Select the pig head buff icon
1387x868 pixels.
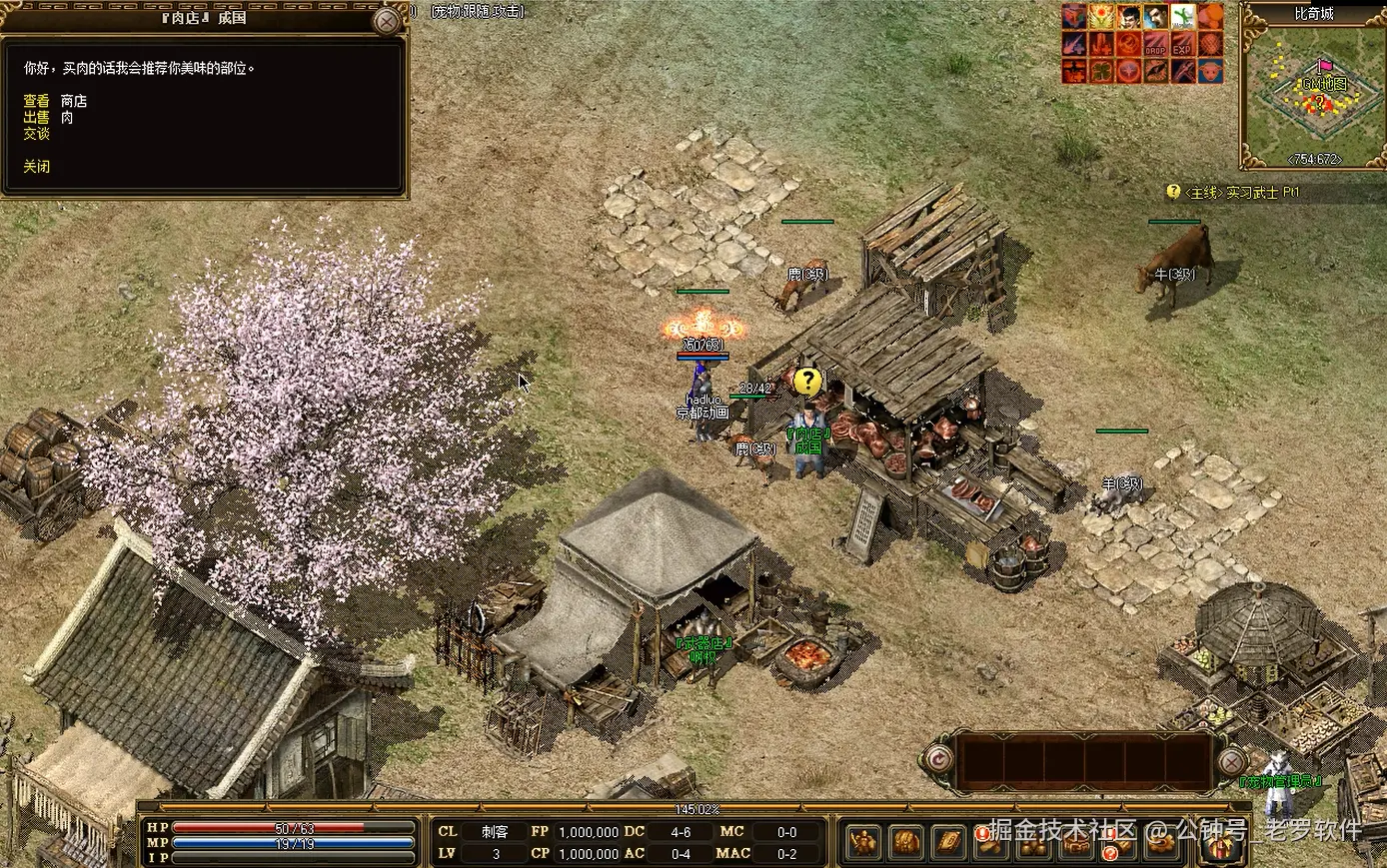pyautogui.click(x=1210, y=71)
